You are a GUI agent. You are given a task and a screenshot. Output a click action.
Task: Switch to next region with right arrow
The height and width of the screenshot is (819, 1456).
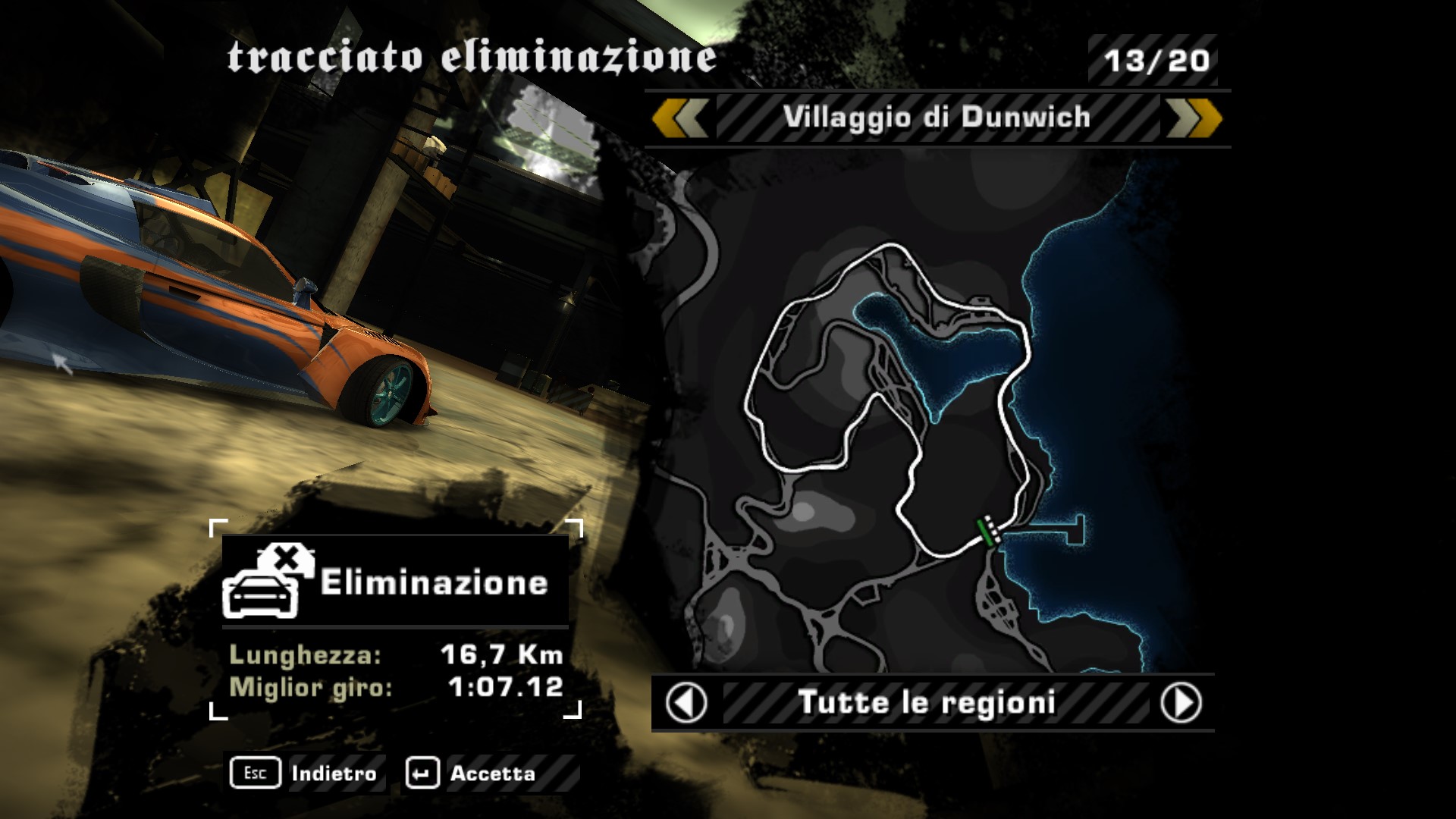pos(1181,703)
